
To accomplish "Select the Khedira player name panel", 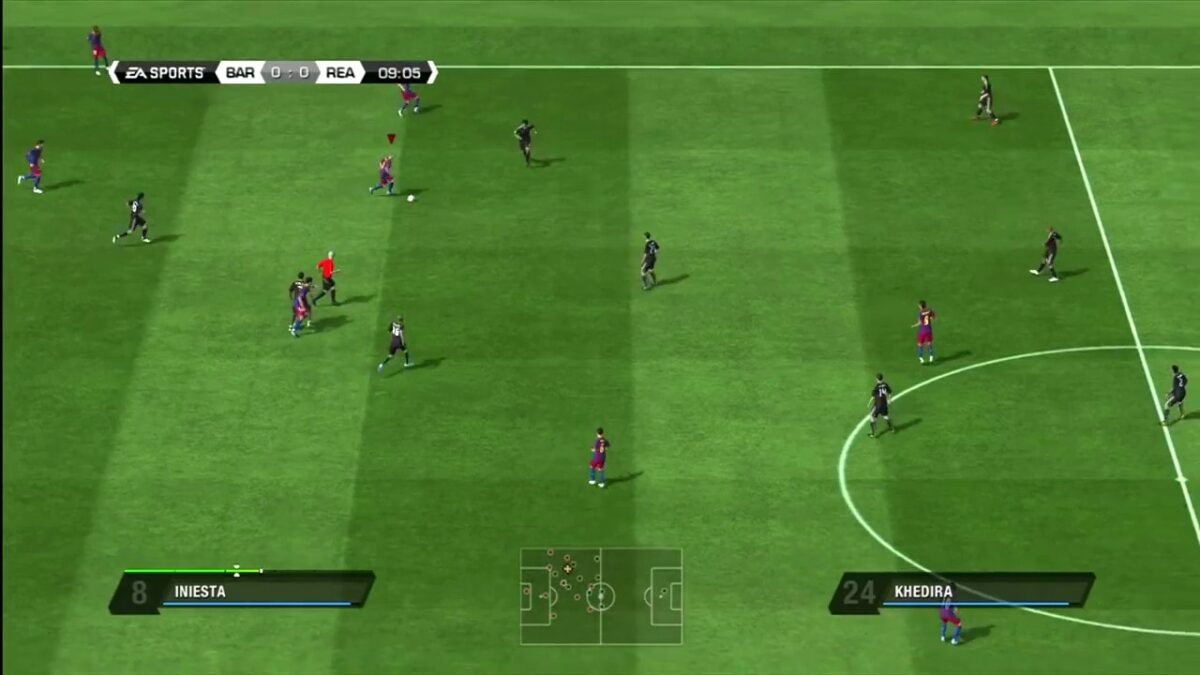I will [962, 591].
